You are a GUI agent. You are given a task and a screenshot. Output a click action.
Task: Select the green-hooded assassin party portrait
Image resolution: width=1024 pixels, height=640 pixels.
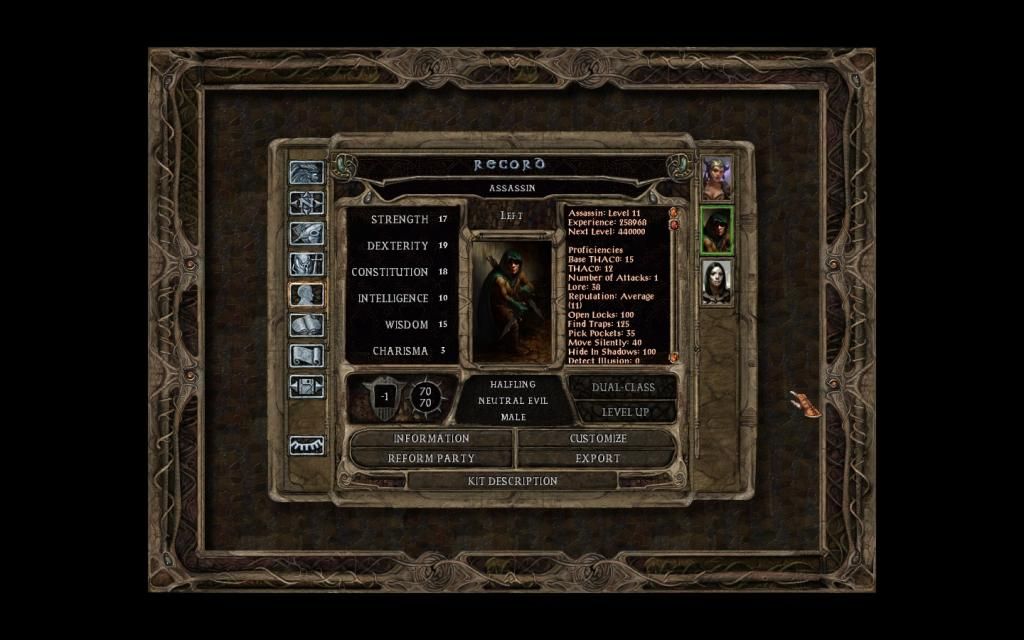tap(717, 230)
